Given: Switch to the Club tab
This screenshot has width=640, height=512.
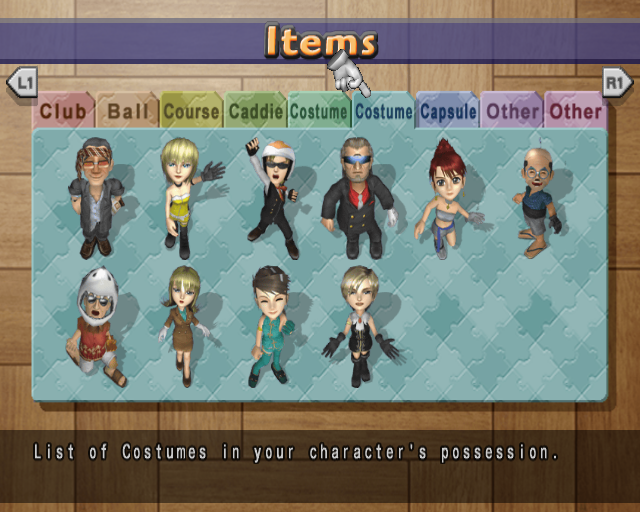Looking at the screenshot, I should click(x=62, y=111).
